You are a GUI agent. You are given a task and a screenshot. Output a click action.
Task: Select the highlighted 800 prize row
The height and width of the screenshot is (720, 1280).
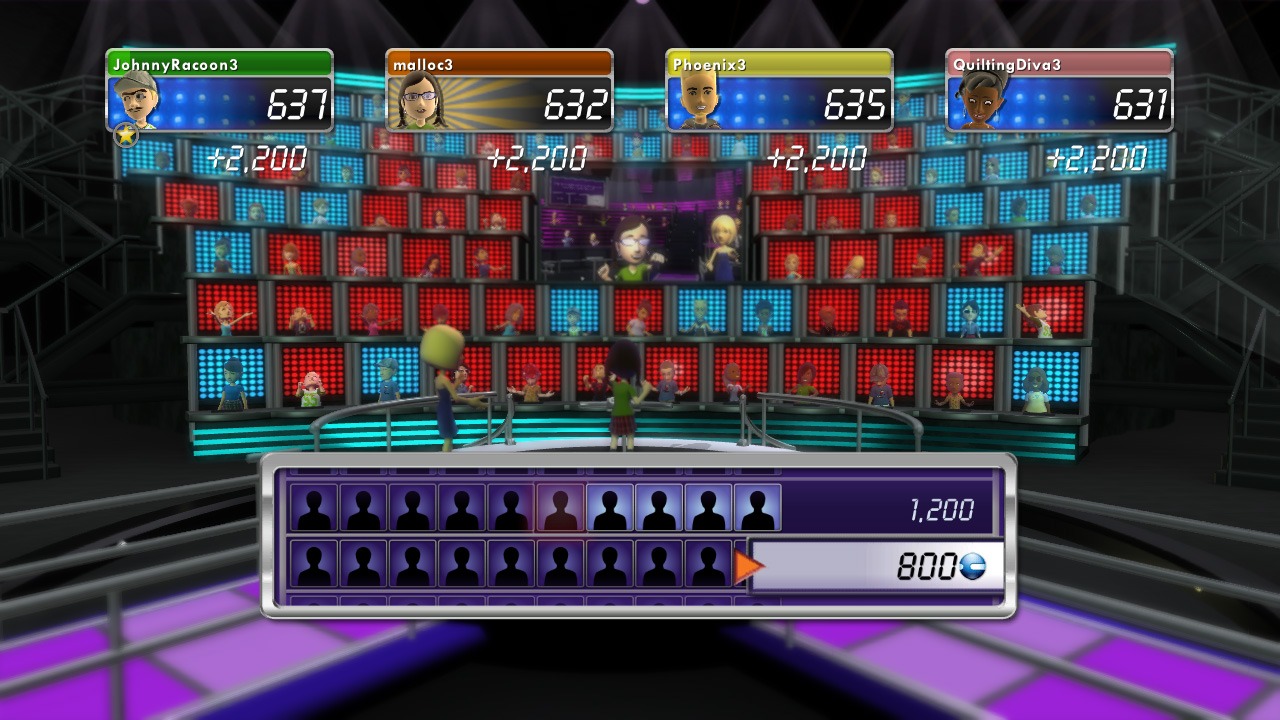(x=876, y=567)
